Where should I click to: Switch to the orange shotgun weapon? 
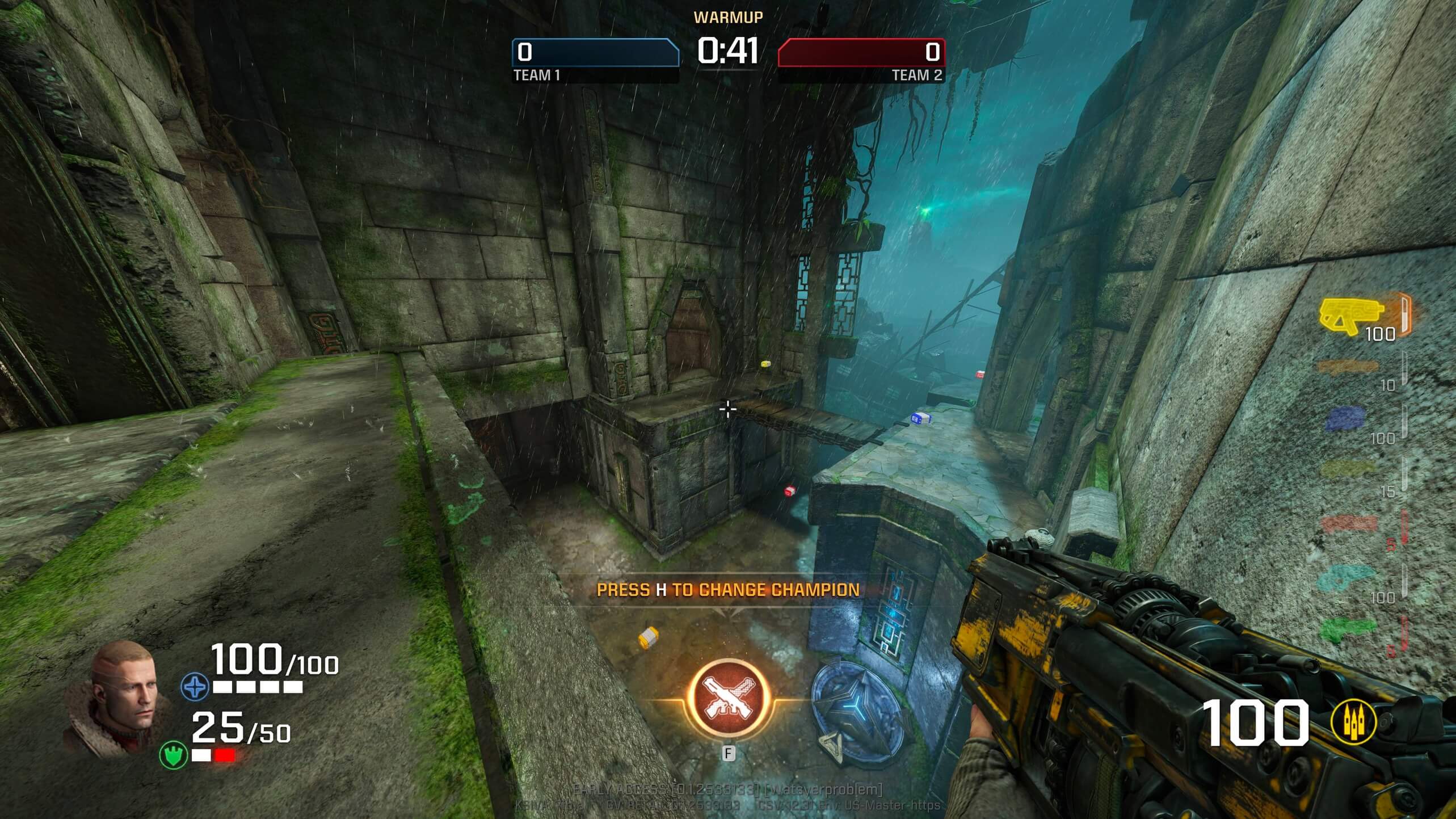(1347, 367)
